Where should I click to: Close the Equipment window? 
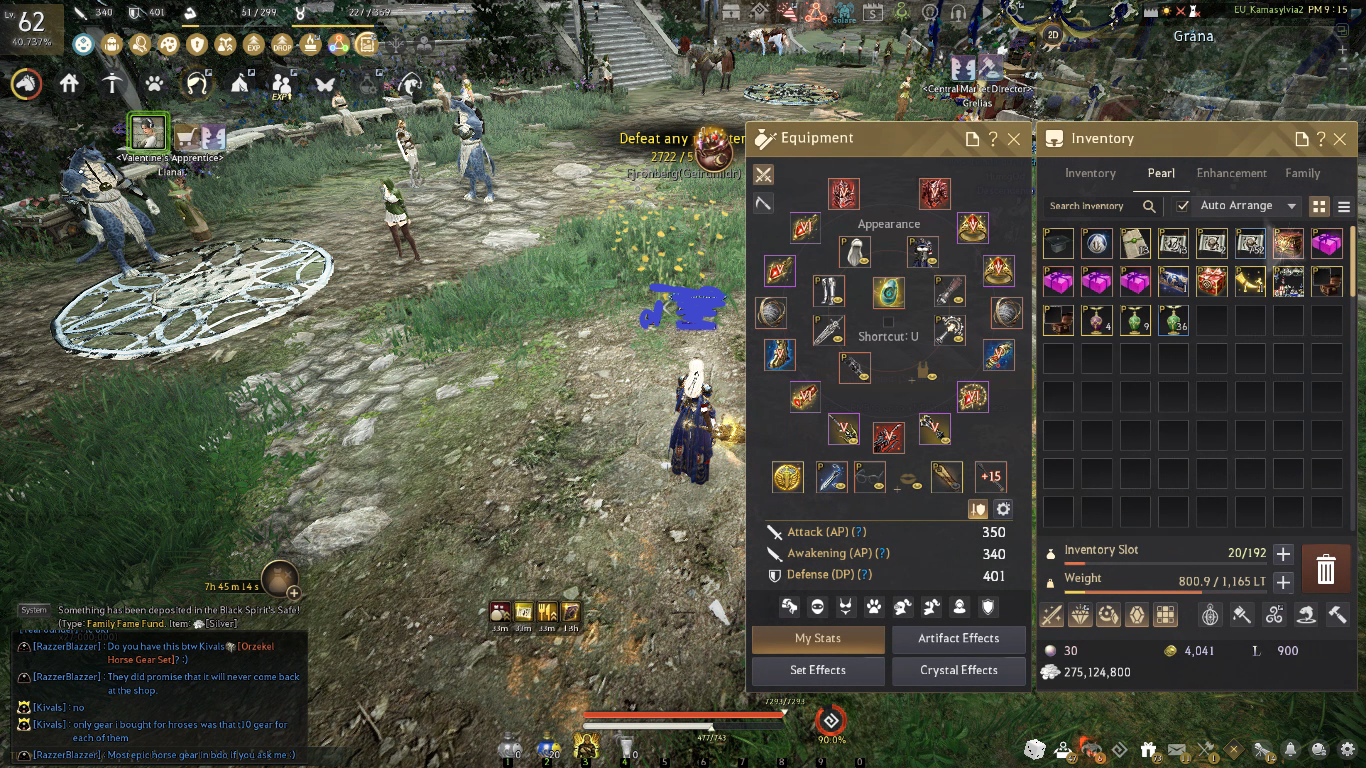click(x=1014, y=139)
